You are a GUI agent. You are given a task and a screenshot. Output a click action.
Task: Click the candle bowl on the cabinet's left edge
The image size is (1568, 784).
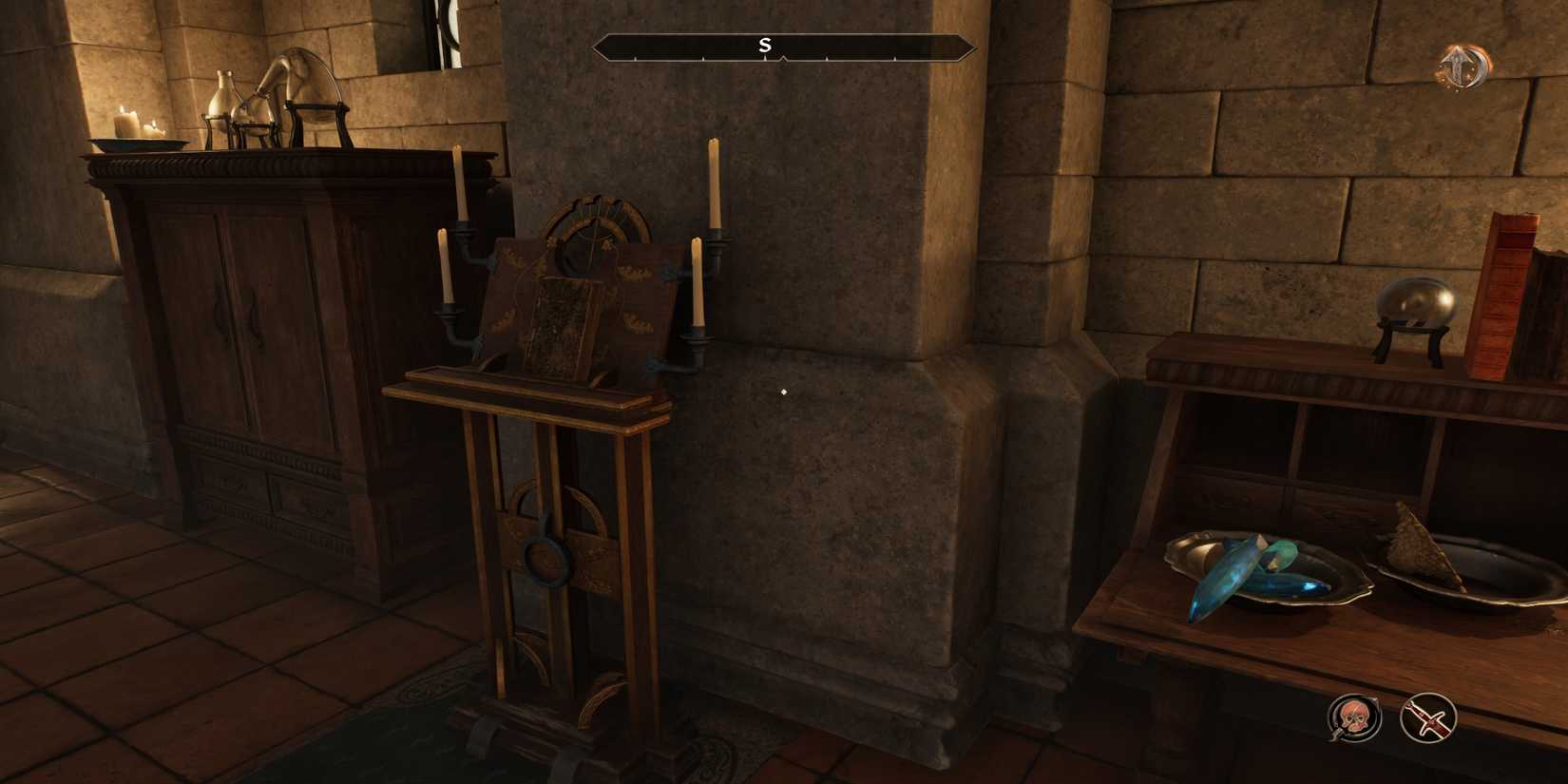(138, 143)
